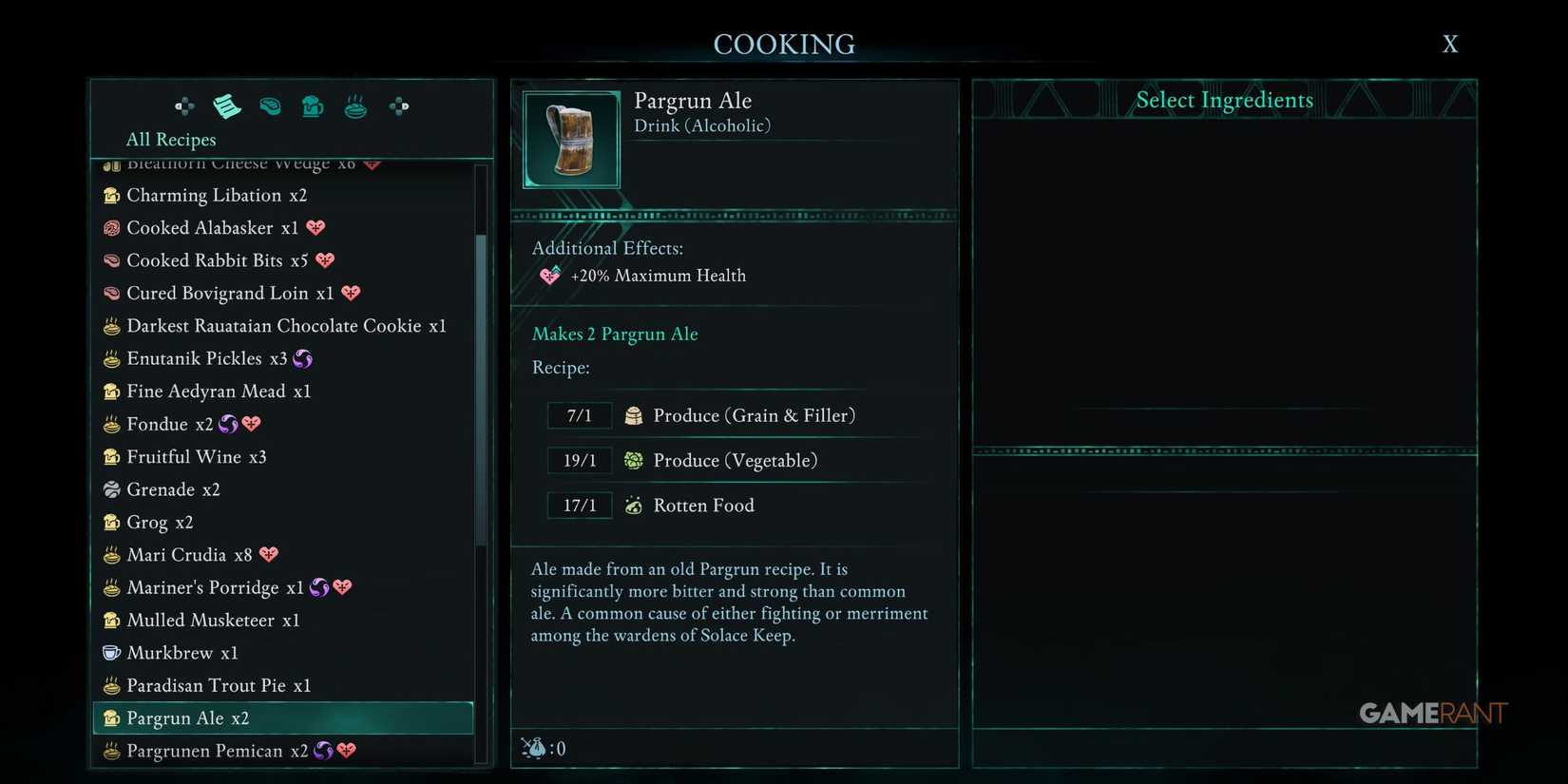Select the meat icon to filter food recipes

click(x=270, y=106)
